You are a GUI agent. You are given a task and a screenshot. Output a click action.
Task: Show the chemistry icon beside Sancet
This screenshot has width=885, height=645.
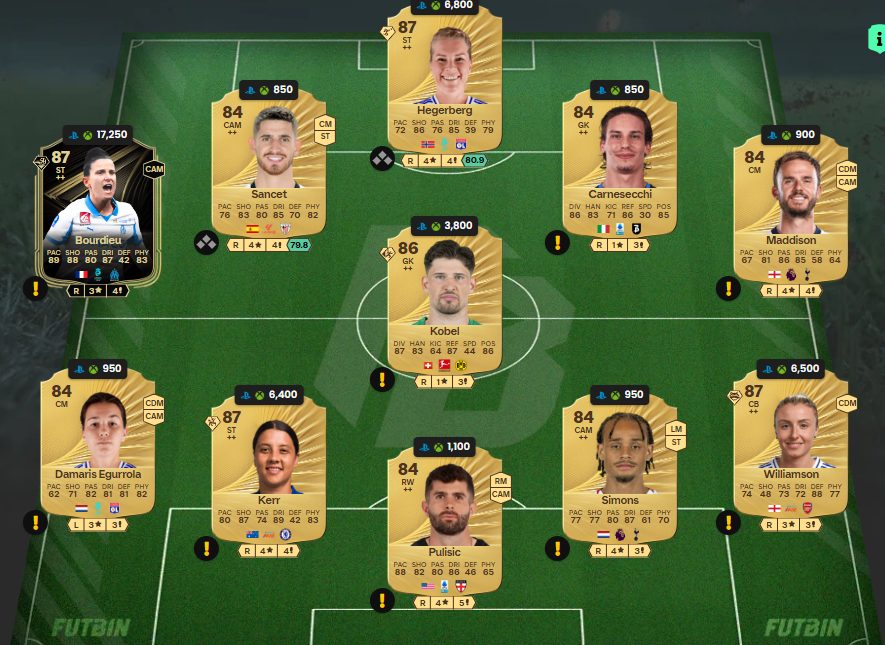pos(207,242)
